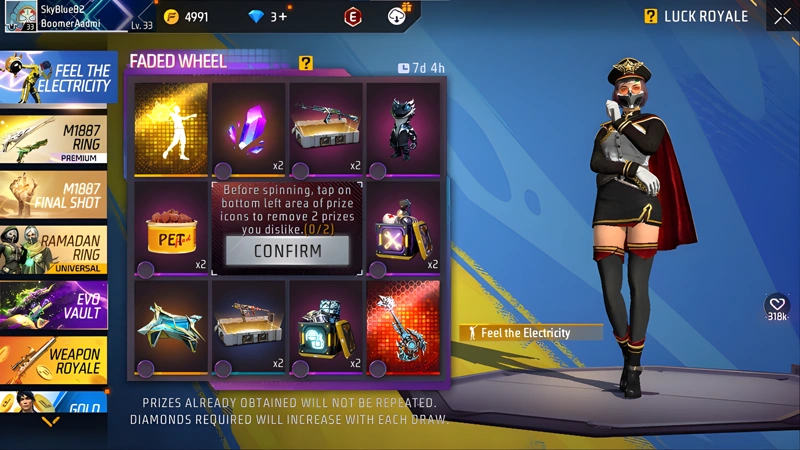This screenshot has width=800, height=450.
Task: Expand more tabs with down arrow
Action: pyautogui.click(x=50, y=422)
